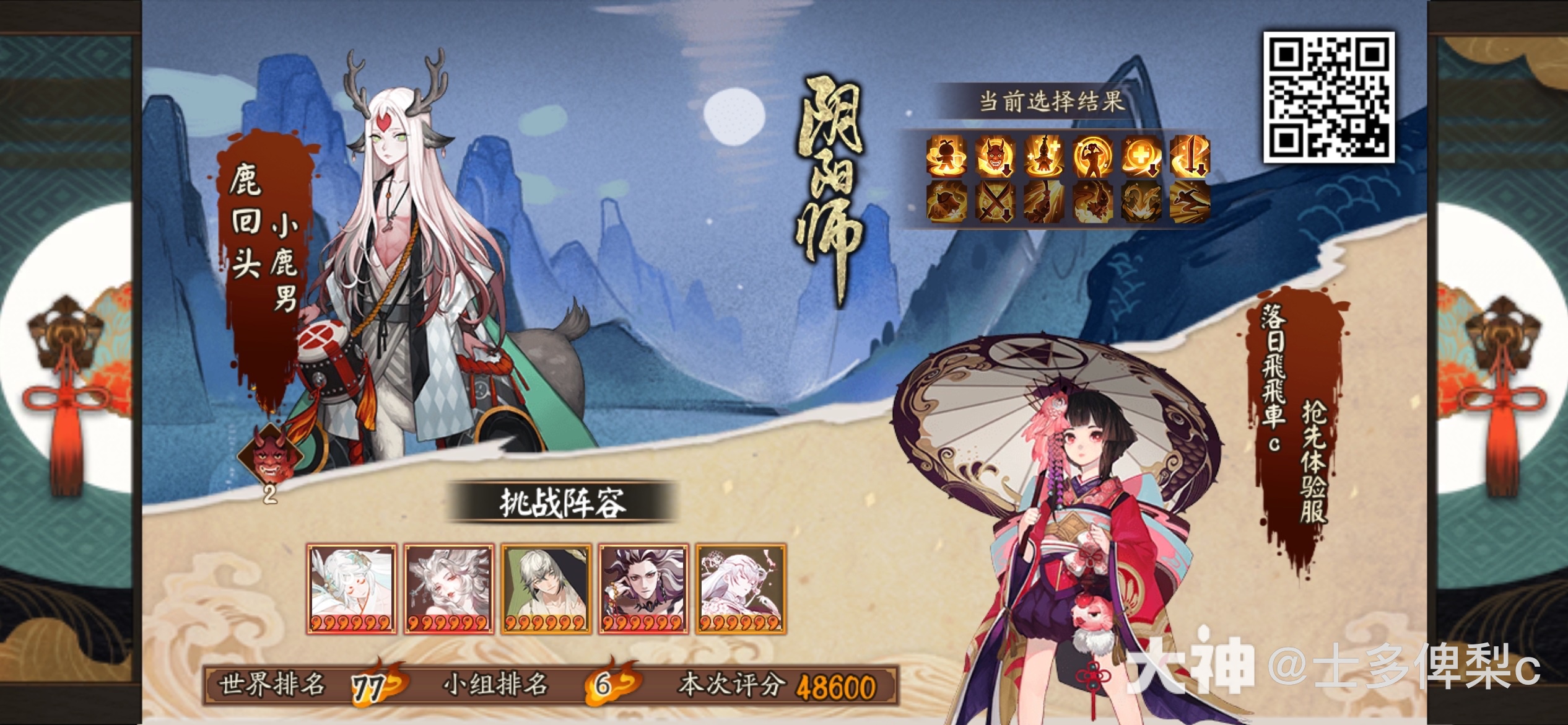Select the twin-headed serpent buff icon
Viewport: 1568px width, 725px height.
(1141, 203)
